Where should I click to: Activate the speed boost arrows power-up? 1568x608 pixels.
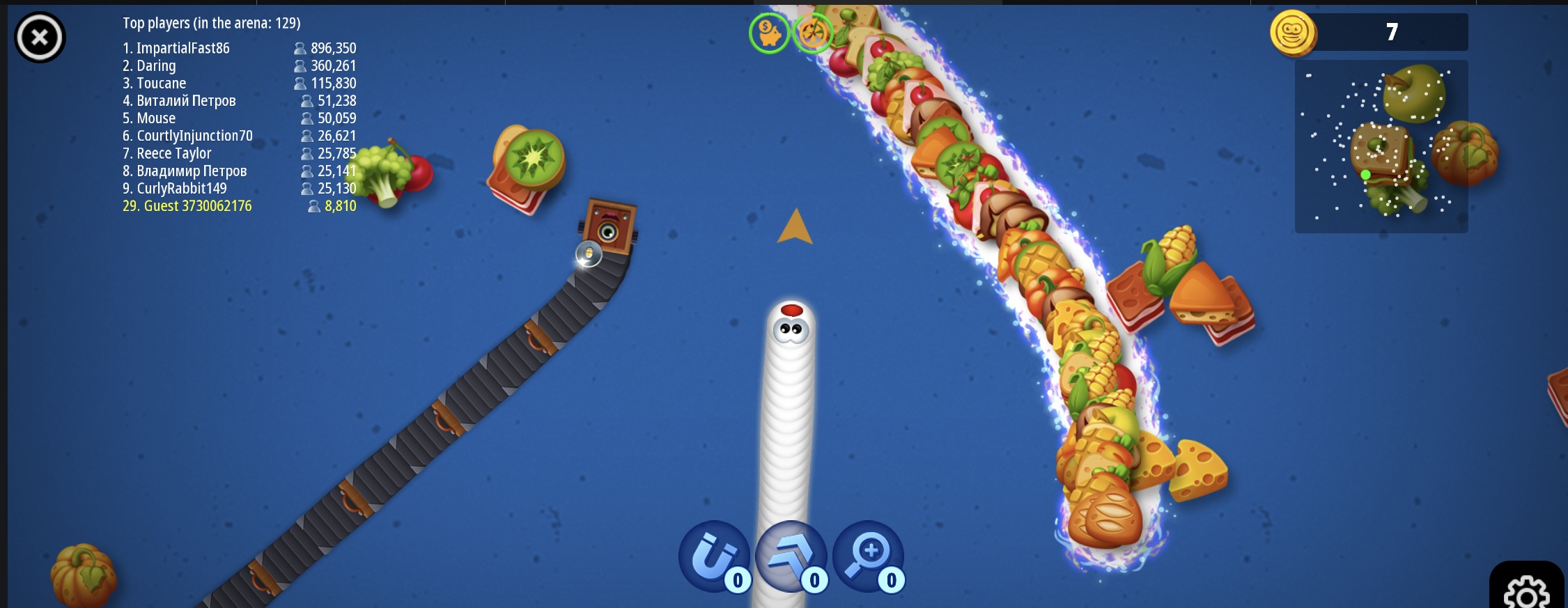(791, 557)
